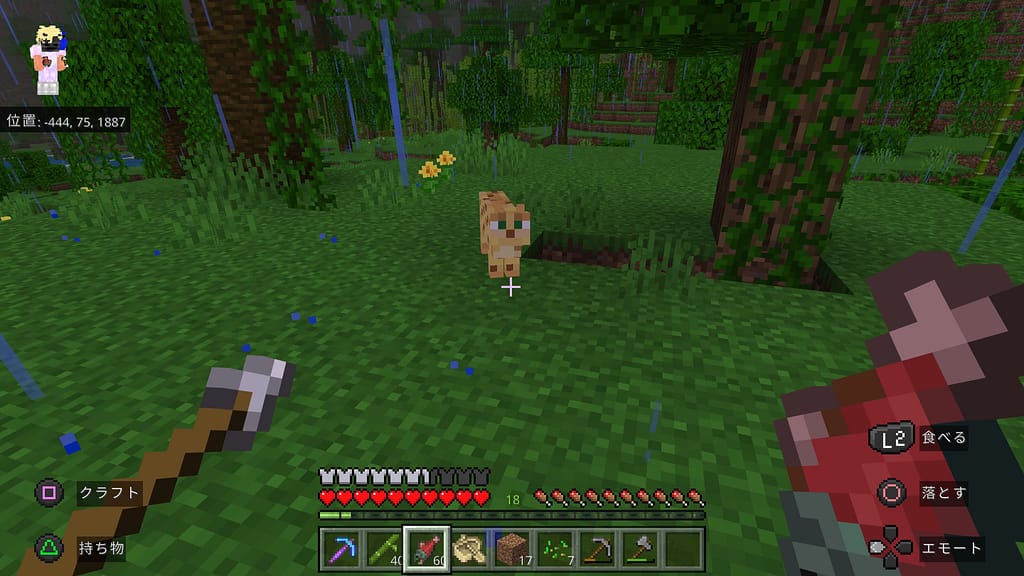The image size is (1024, 576).
Task: Select the enchanted diamond pickaxe hotbar slot
Action: (x=341, y=548)
